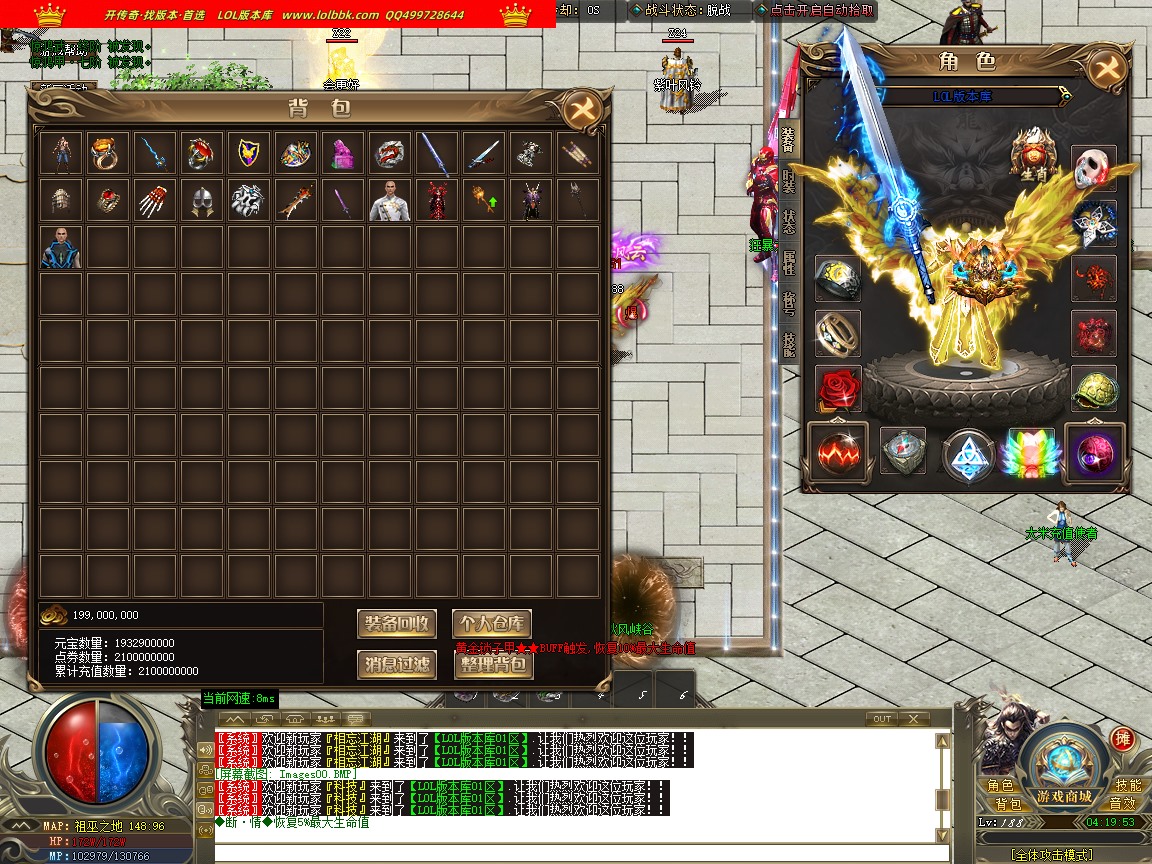Sort the bag with 整理背包
Screen dimensions: 1152x864
click(492, 664)
